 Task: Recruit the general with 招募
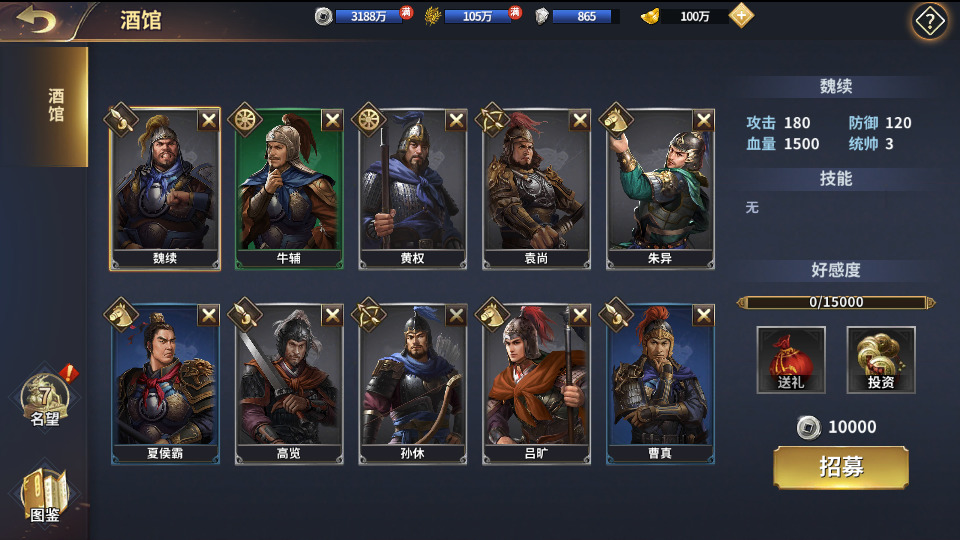click(x=841, y=468)
